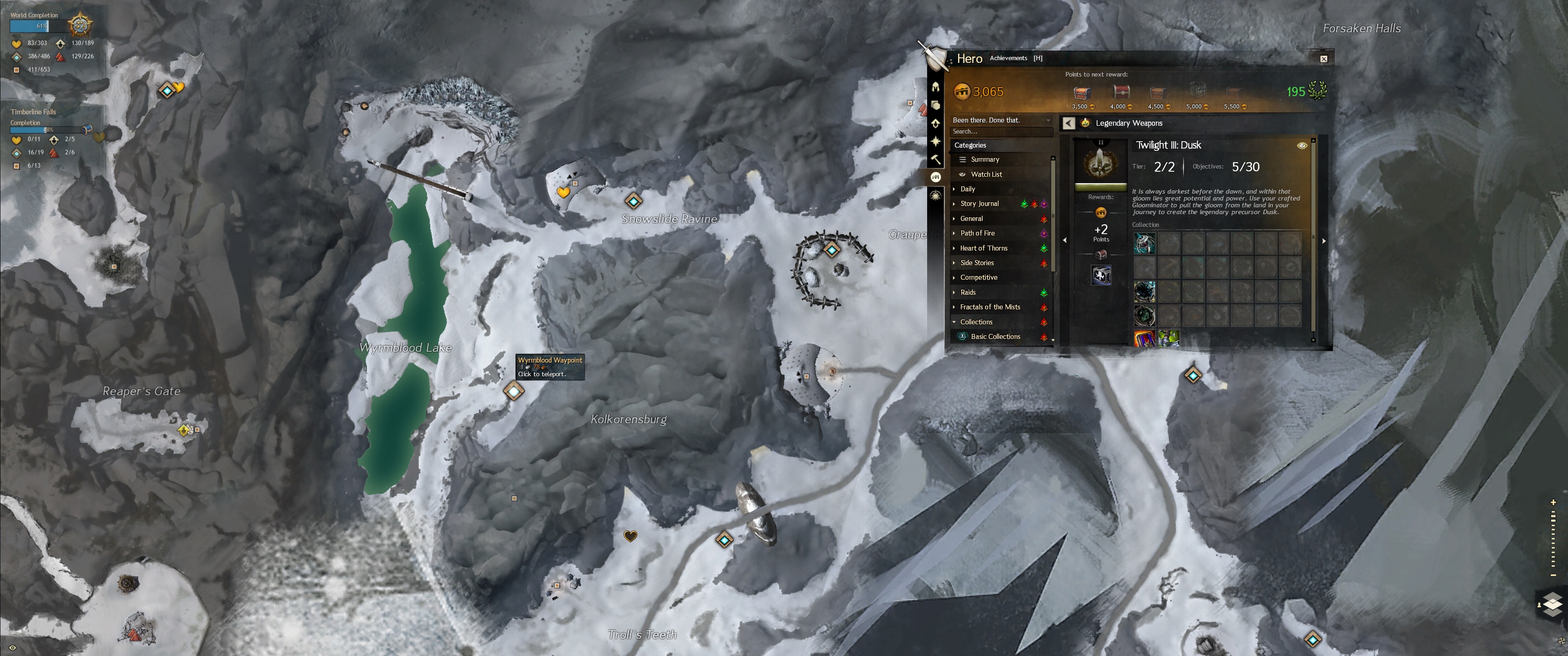Click the Wyrmblood Waypoint to teleport

(x=514, y=391)
